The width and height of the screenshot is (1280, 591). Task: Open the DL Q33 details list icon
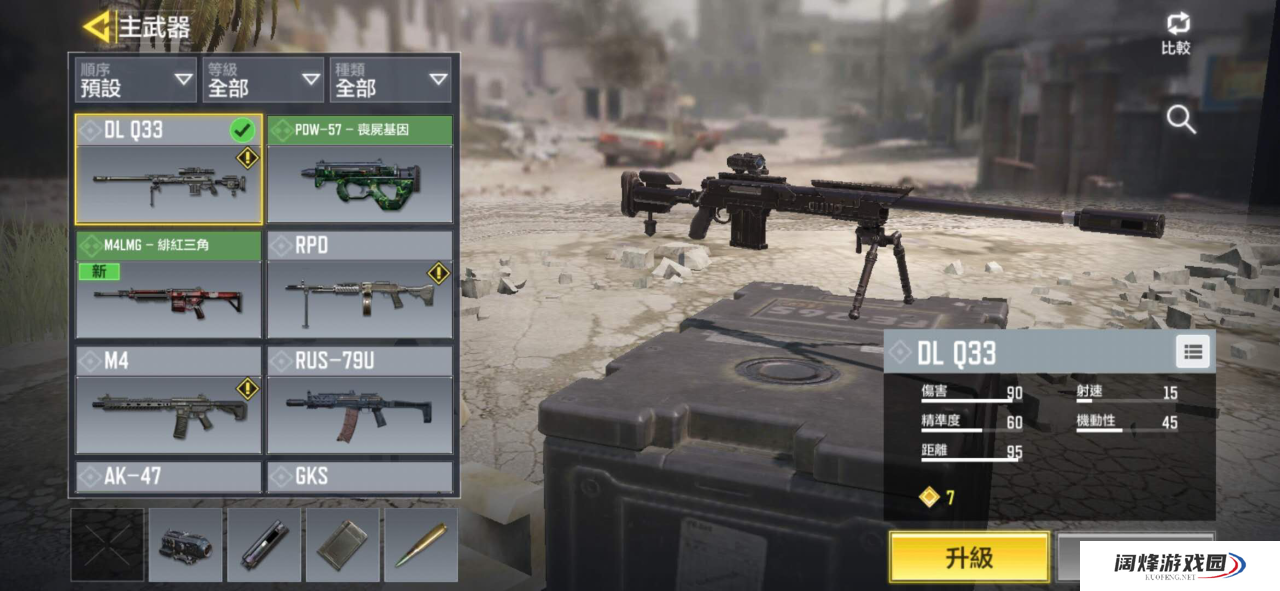click(x=1191, y=351)
